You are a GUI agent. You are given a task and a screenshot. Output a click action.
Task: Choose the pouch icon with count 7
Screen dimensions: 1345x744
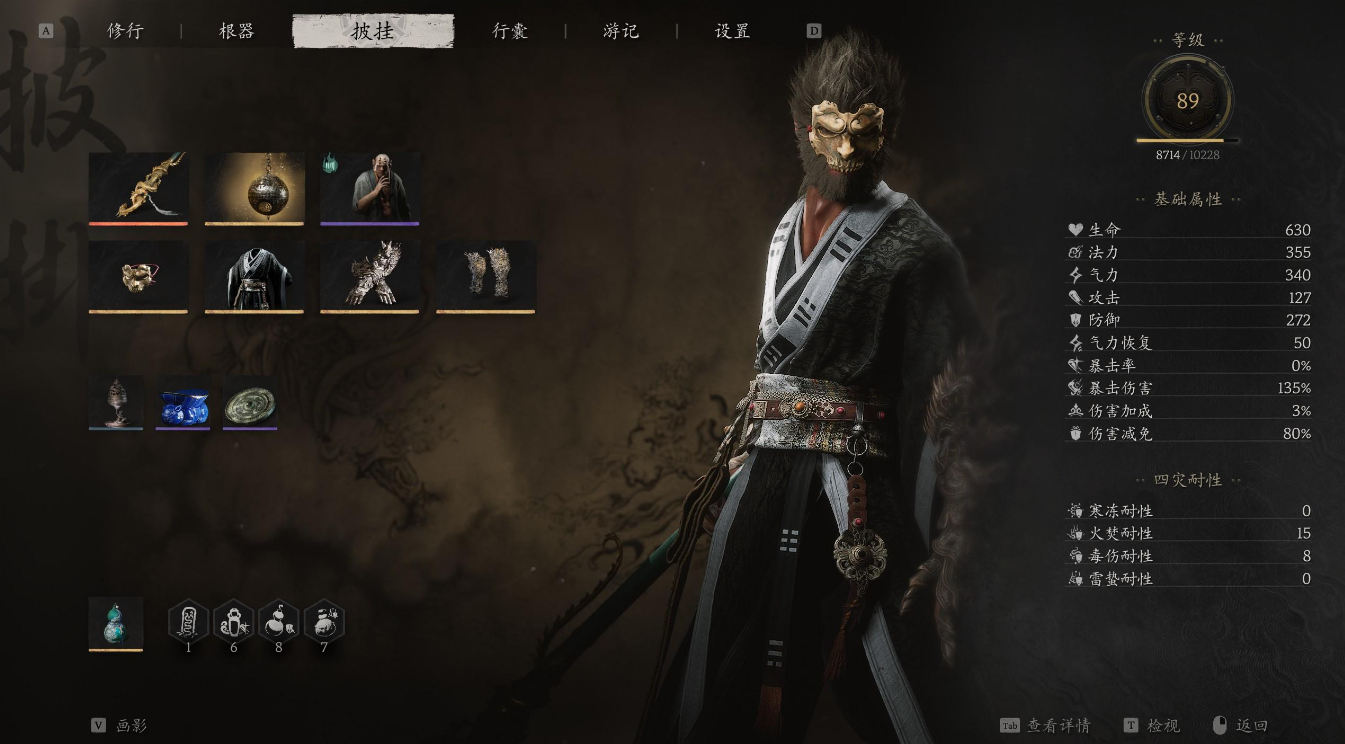[324, 621]
